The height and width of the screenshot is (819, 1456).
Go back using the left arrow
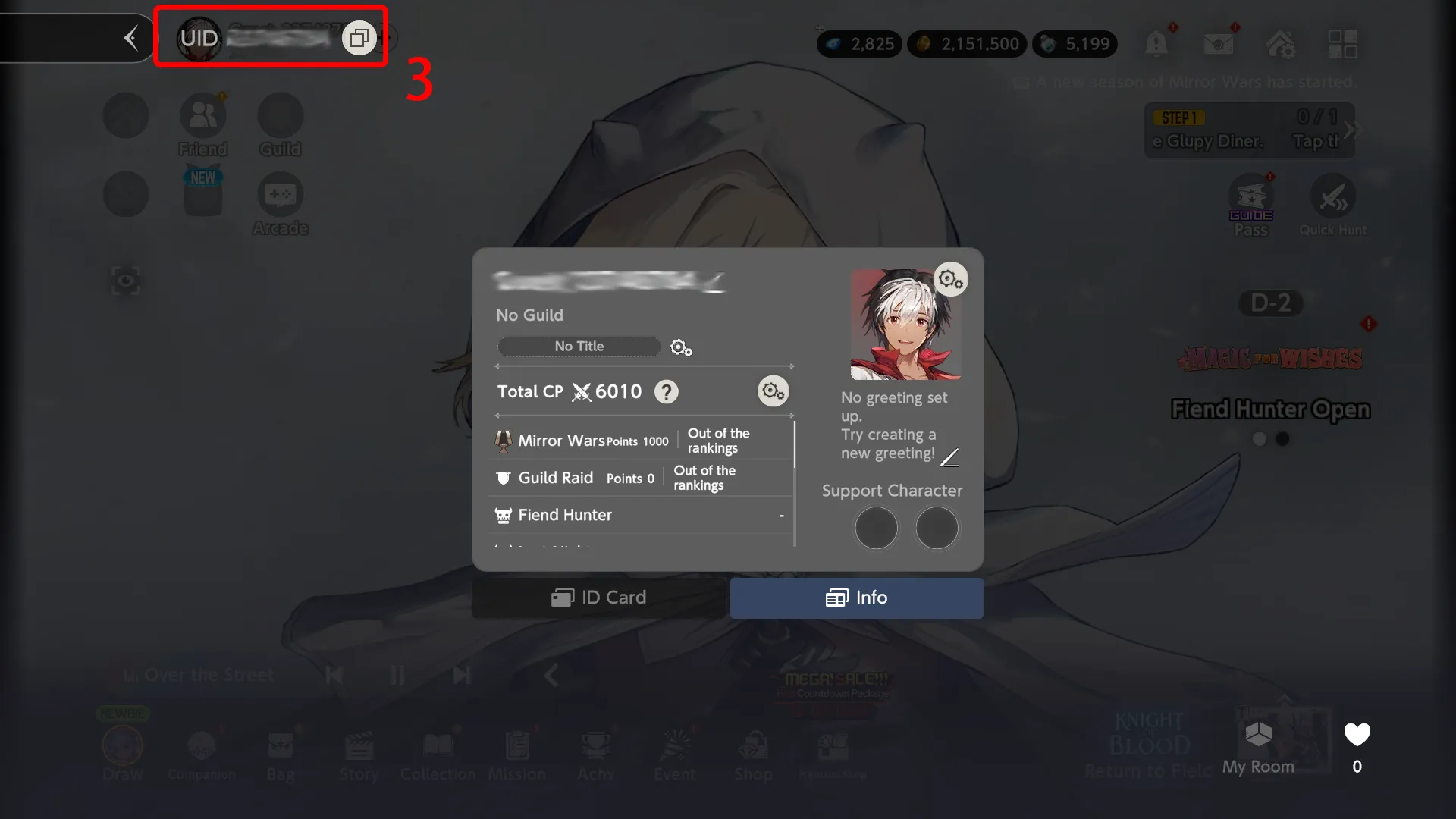click(x=131, y=38)
